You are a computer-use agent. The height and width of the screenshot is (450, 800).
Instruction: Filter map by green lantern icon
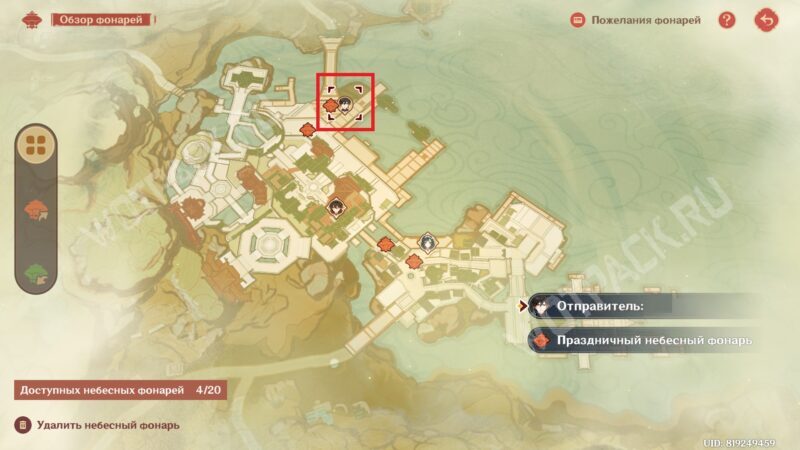[37, 271]
